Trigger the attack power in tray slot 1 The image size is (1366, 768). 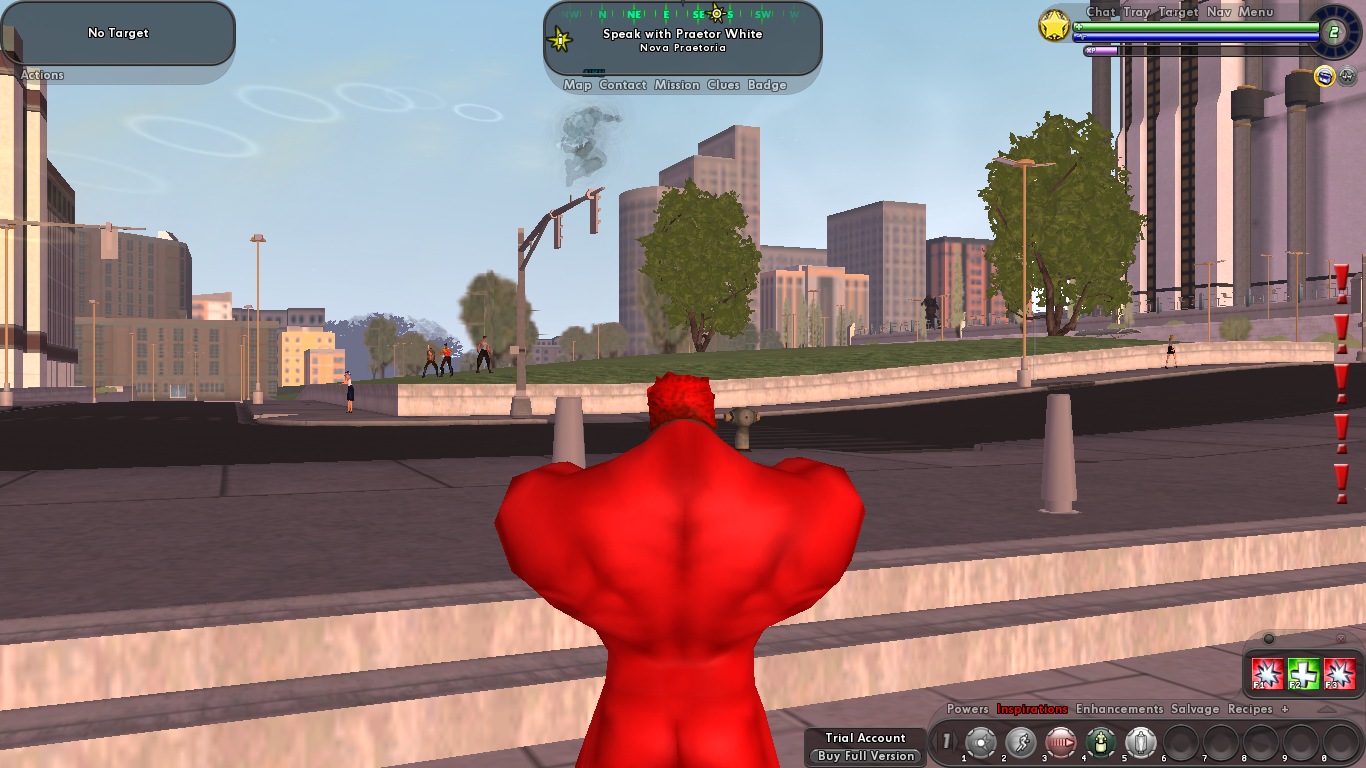[1022, 742]
